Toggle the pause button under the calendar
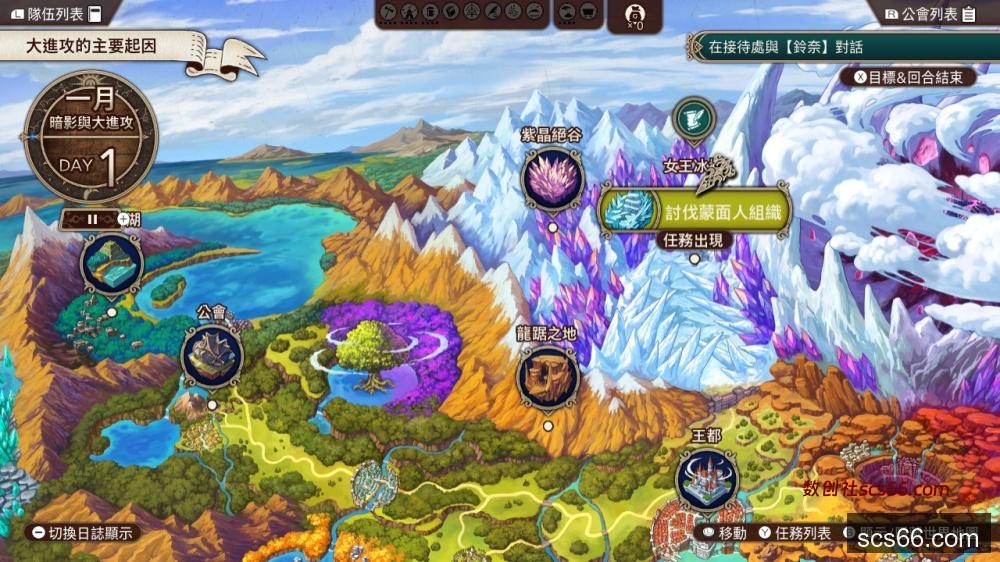The width and height of the screenshot is (1000, 562). click(91, 218)
